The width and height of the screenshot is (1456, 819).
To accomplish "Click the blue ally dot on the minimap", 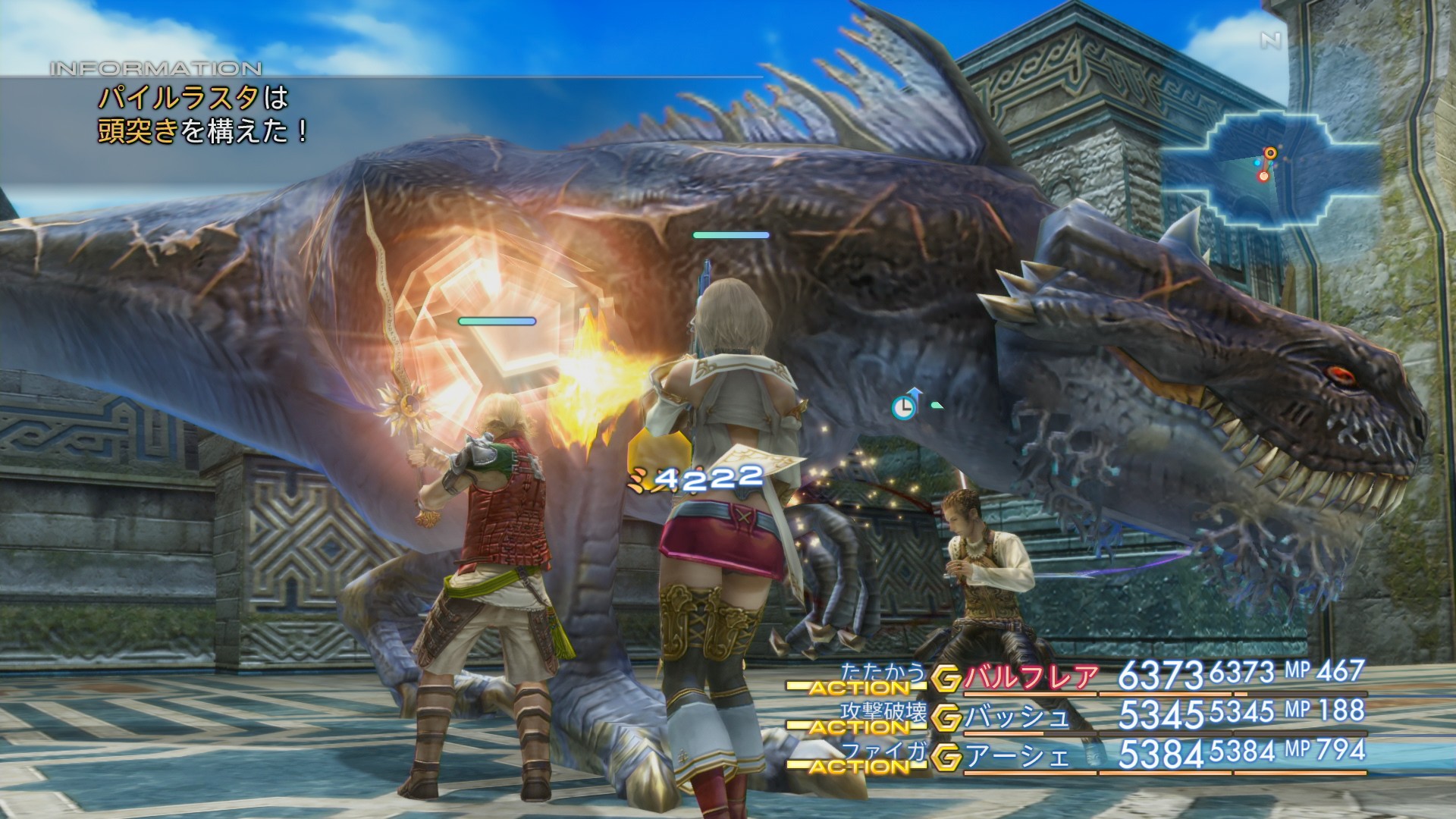I will point(1257,164).
